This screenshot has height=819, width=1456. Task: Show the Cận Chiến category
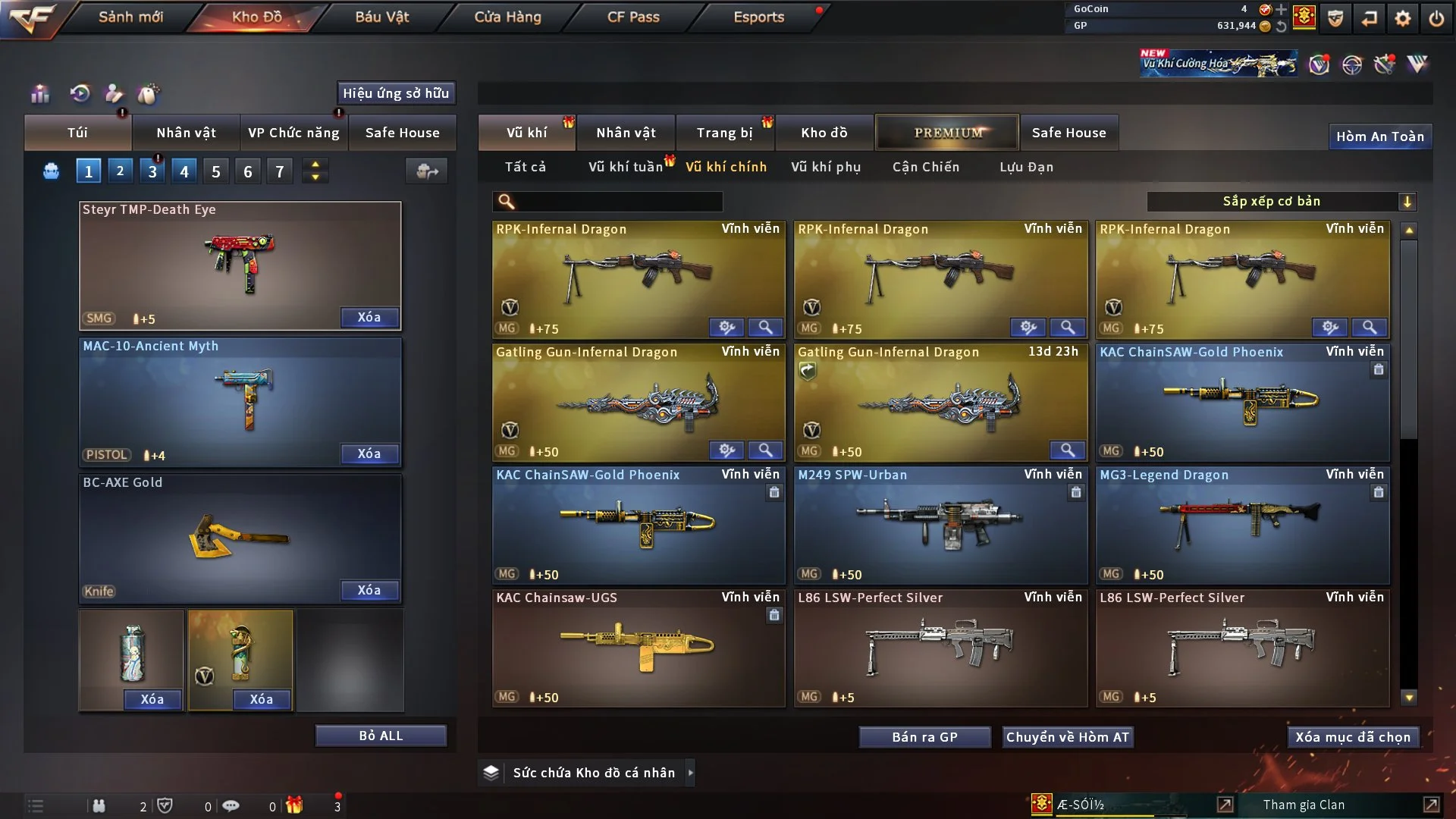(x=925, y=167)
